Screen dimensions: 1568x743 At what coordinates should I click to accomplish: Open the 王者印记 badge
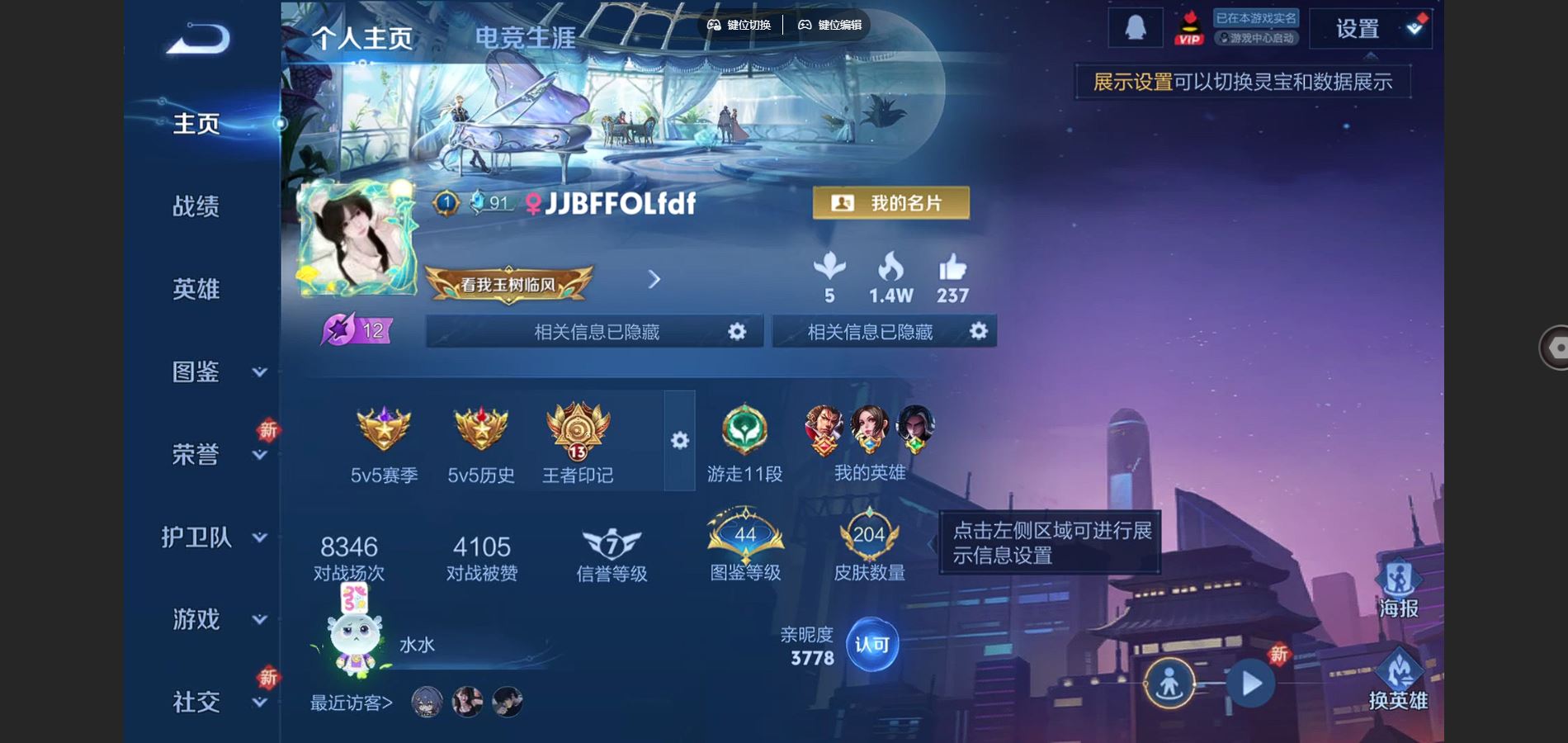[578, 442]
